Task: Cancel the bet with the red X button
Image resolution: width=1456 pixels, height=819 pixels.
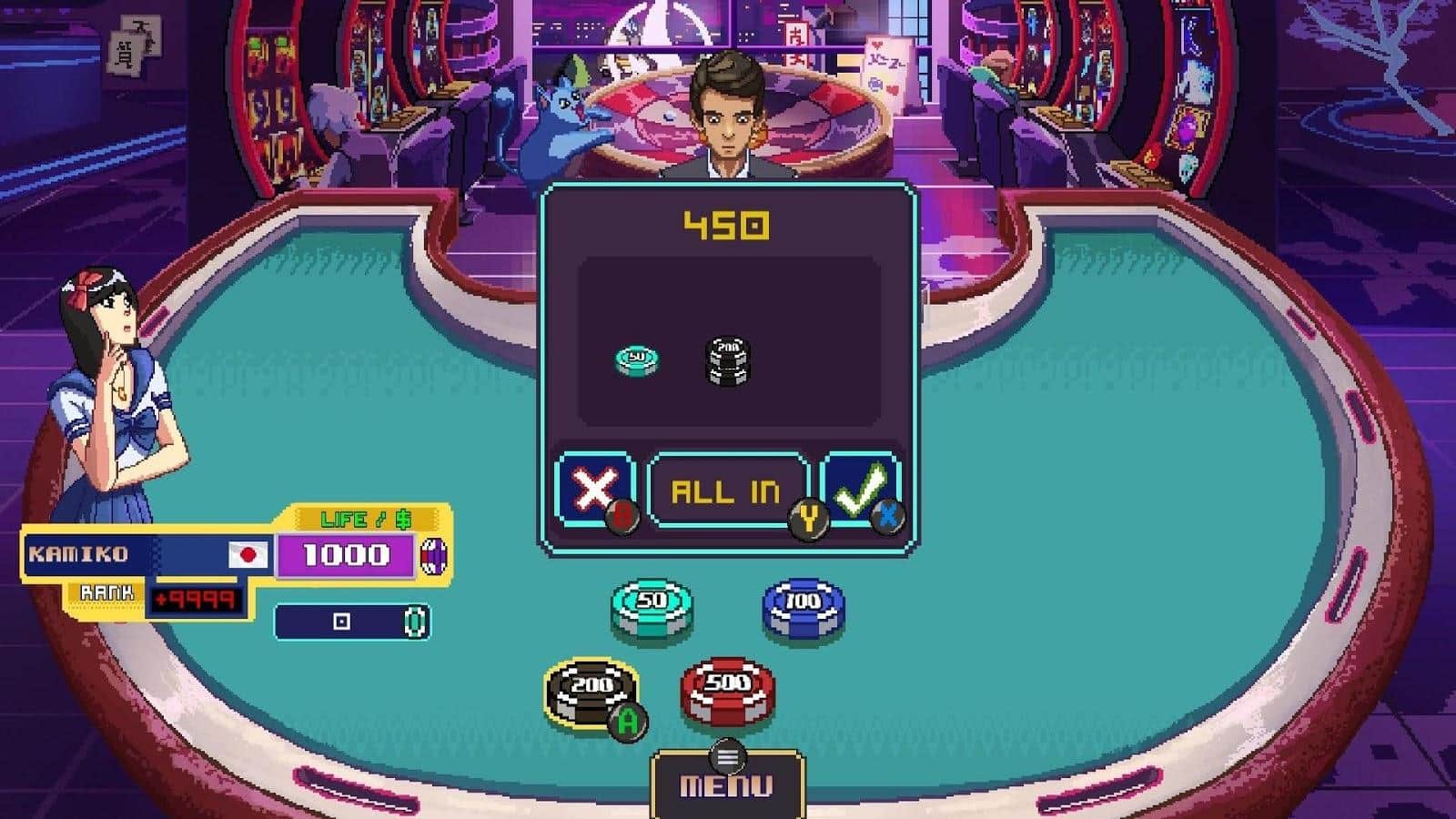Action: (x=593, y=490)
